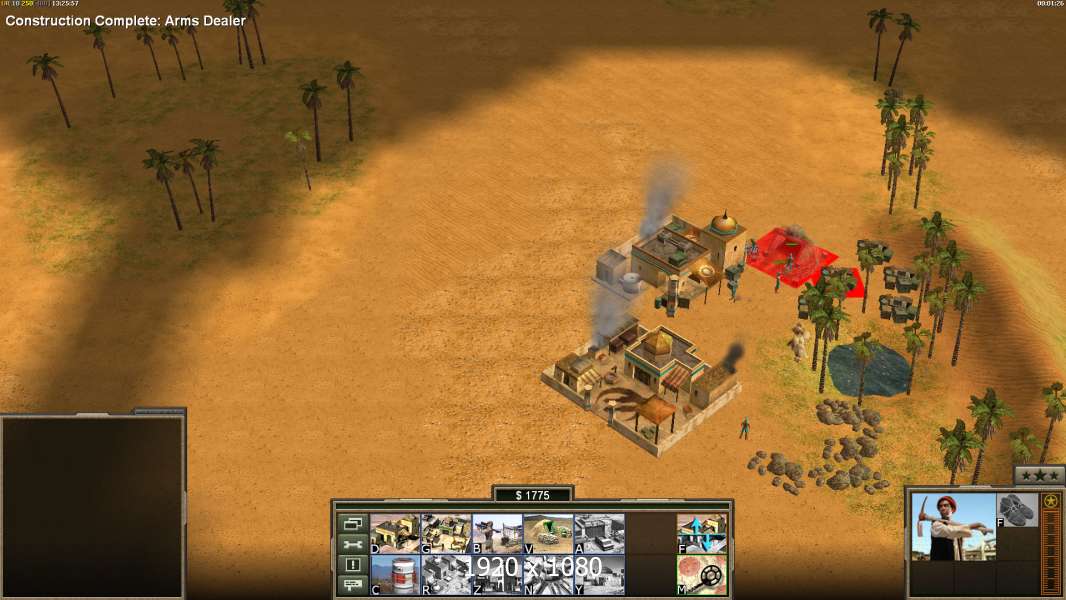1066x600 pixels.
Task: Purchase the worker shoes upgrade
Action: [1018, 509]
